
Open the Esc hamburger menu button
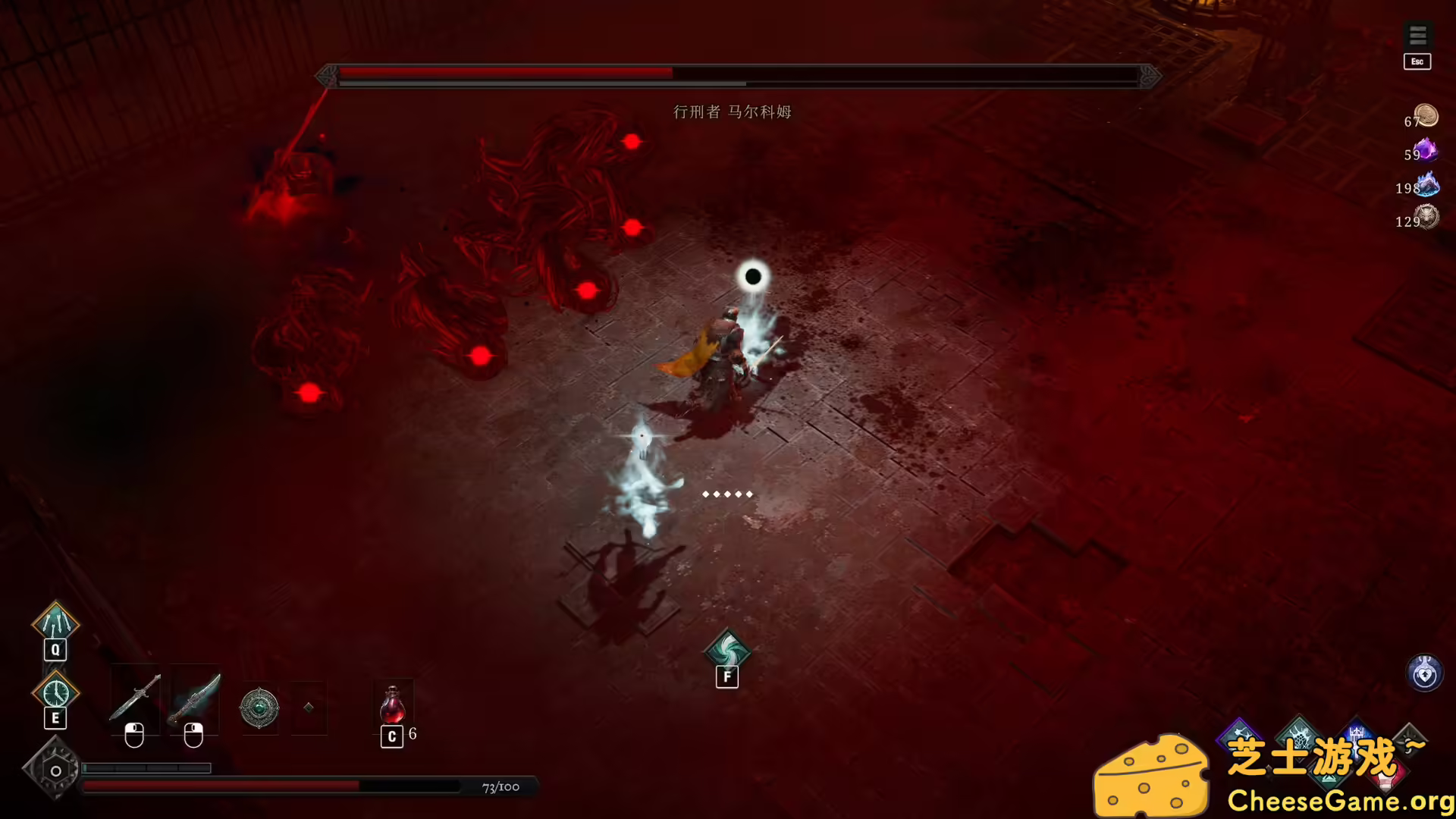[1417, 34]
